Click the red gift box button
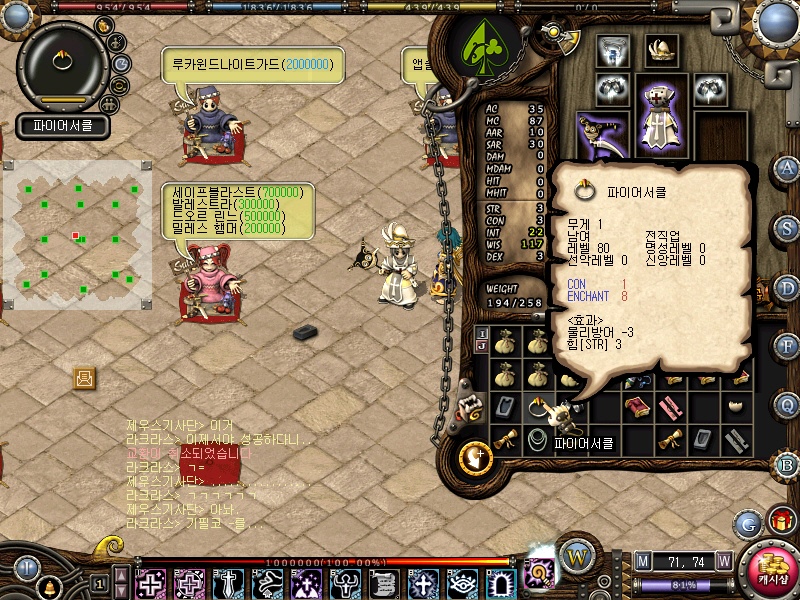Screen dimensions: 800x600 [x=780, y=520]
